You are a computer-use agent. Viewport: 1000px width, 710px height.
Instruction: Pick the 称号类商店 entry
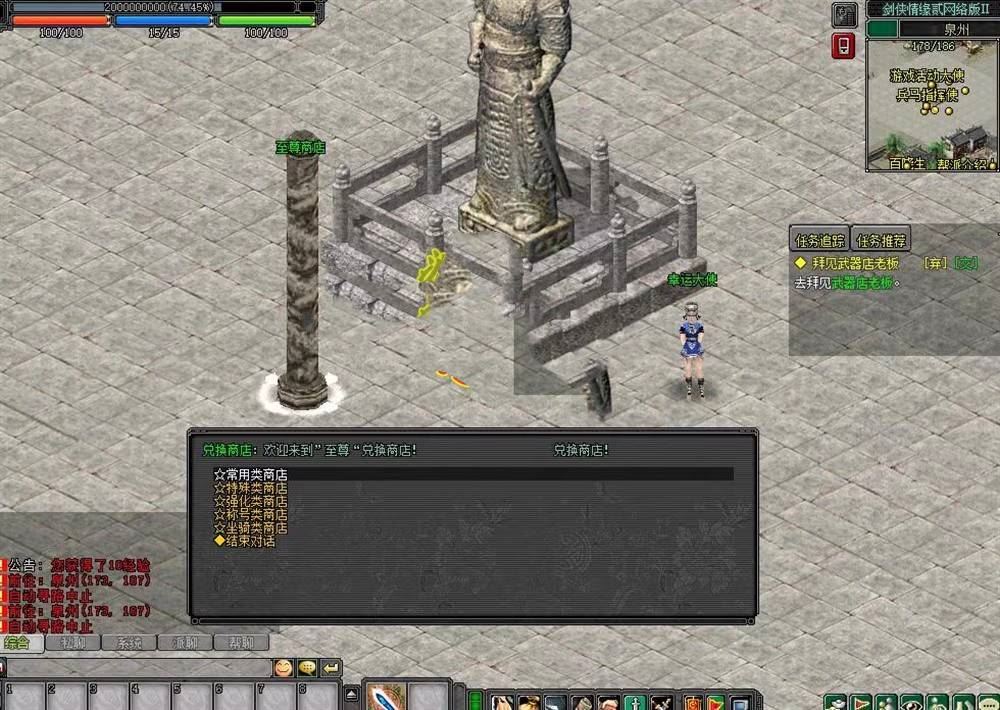(251, 514)
